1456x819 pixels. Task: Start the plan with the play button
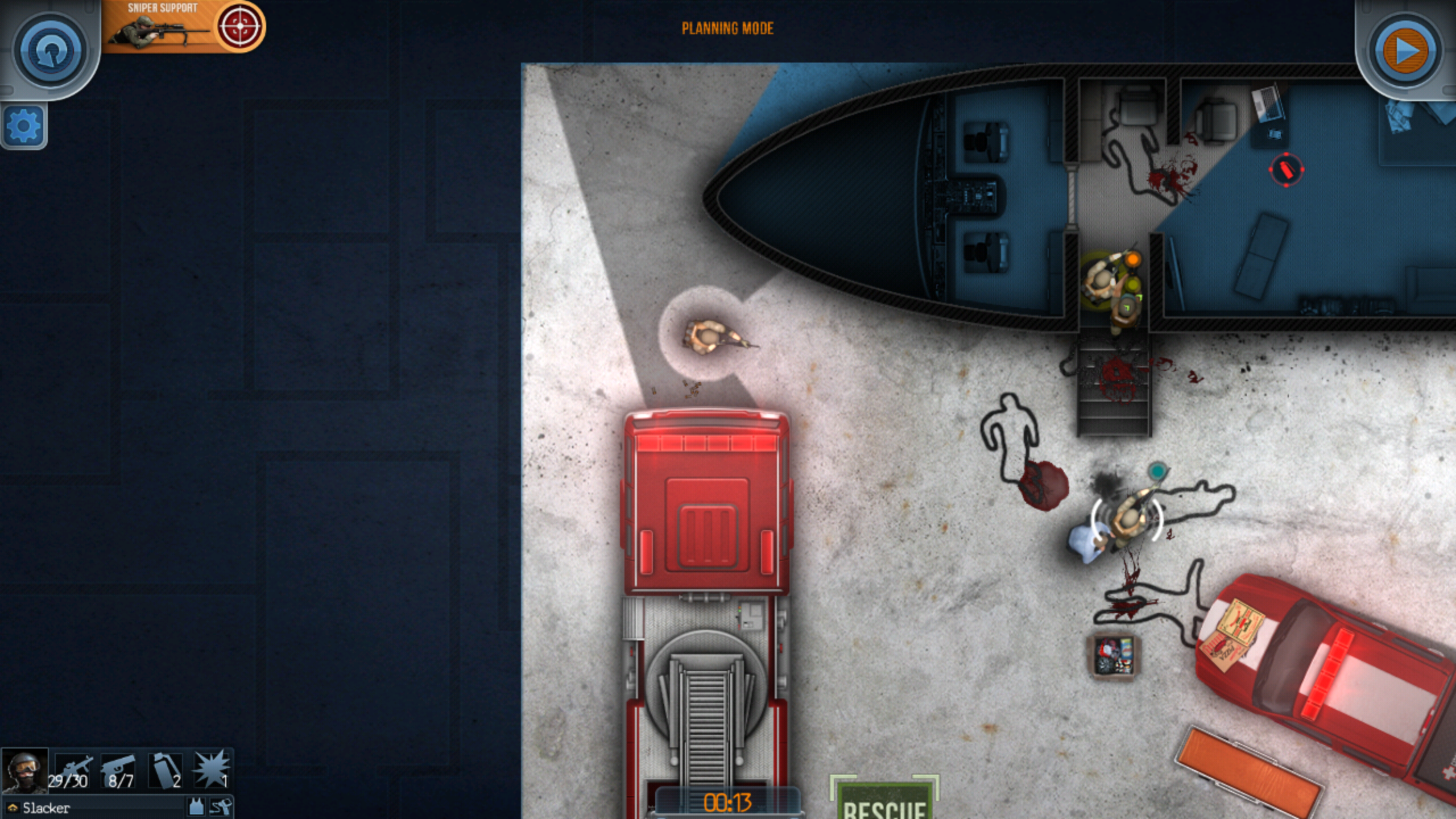[1405, 51]
